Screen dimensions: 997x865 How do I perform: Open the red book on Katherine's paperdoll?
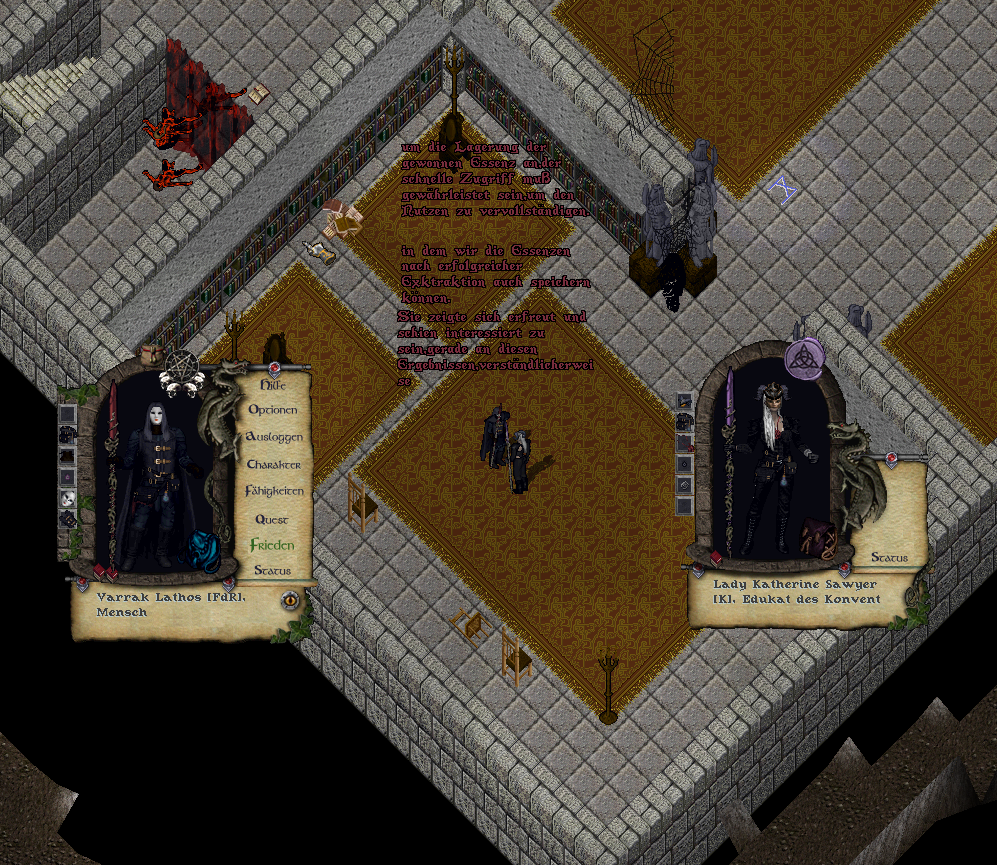[x=716, y=558]
